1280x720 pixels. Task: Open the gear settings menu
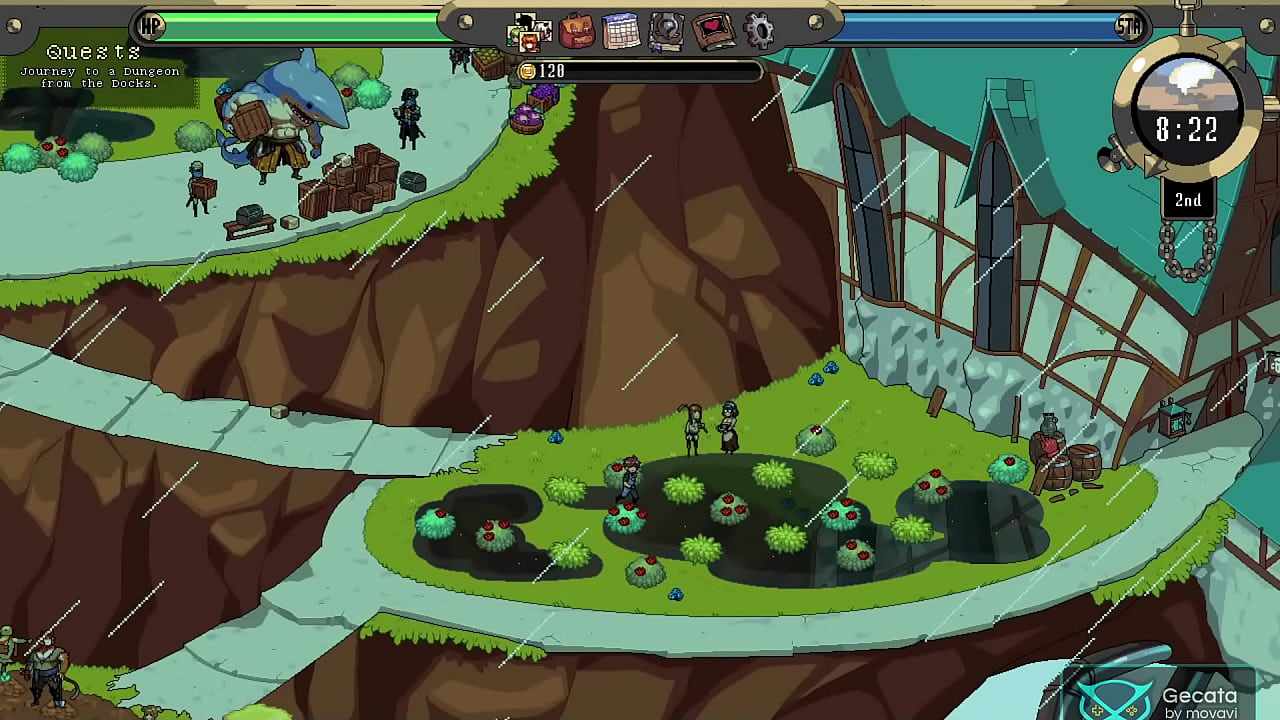click(759, 32)
